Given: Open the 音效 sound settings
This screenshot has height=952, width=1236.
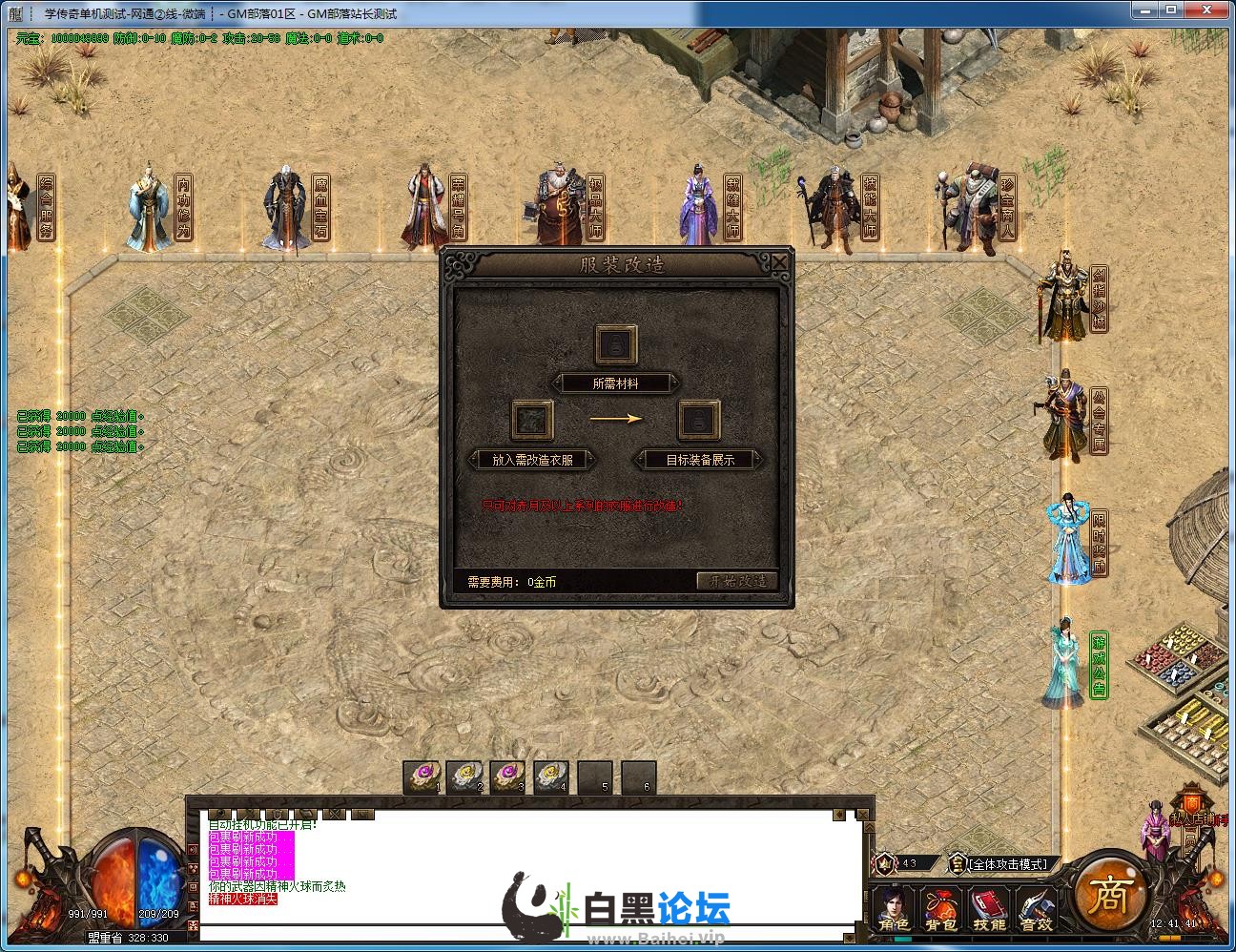Looking at the screenshot, I should [1036, 910].
